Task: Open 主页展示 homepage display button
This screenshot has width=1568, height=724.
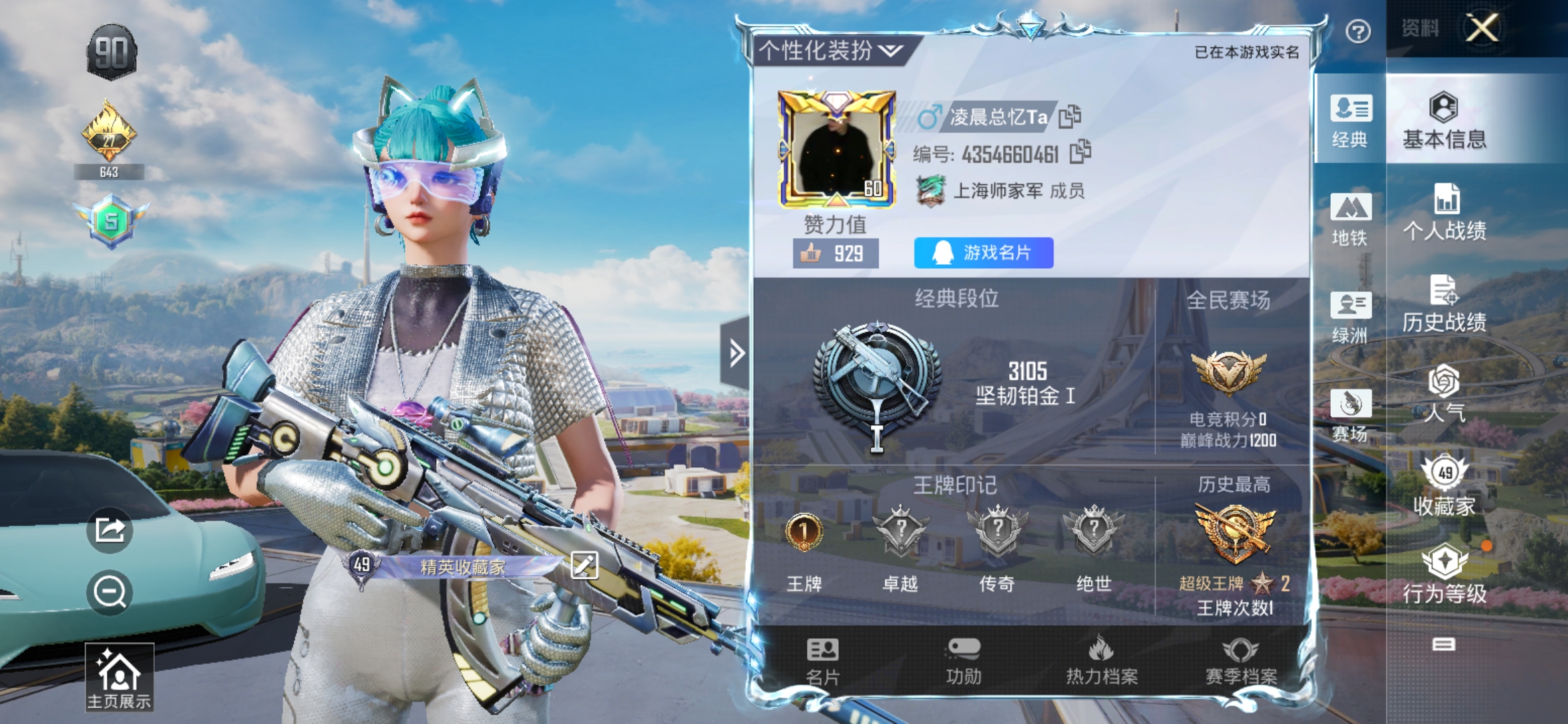Action: (x=119, y=677)
